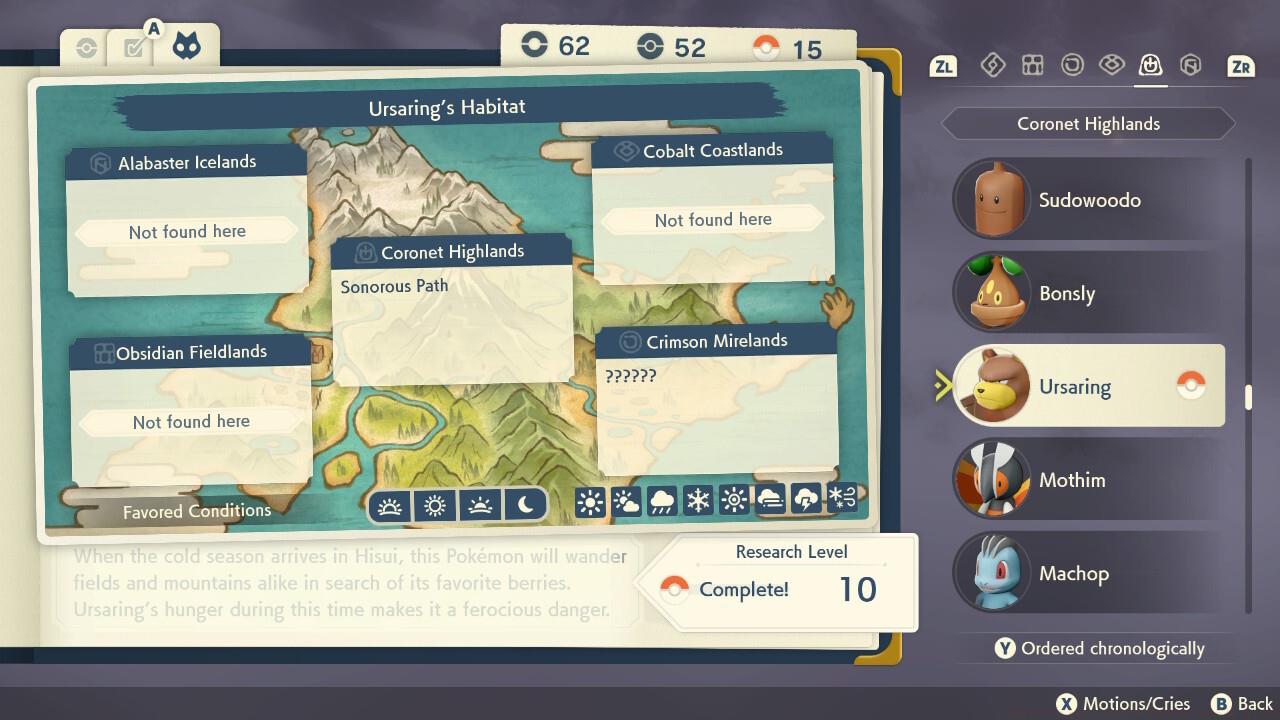The image size is (1280, 720).
Task: Select the Pokémon face habitat tab
Action: 186,46
